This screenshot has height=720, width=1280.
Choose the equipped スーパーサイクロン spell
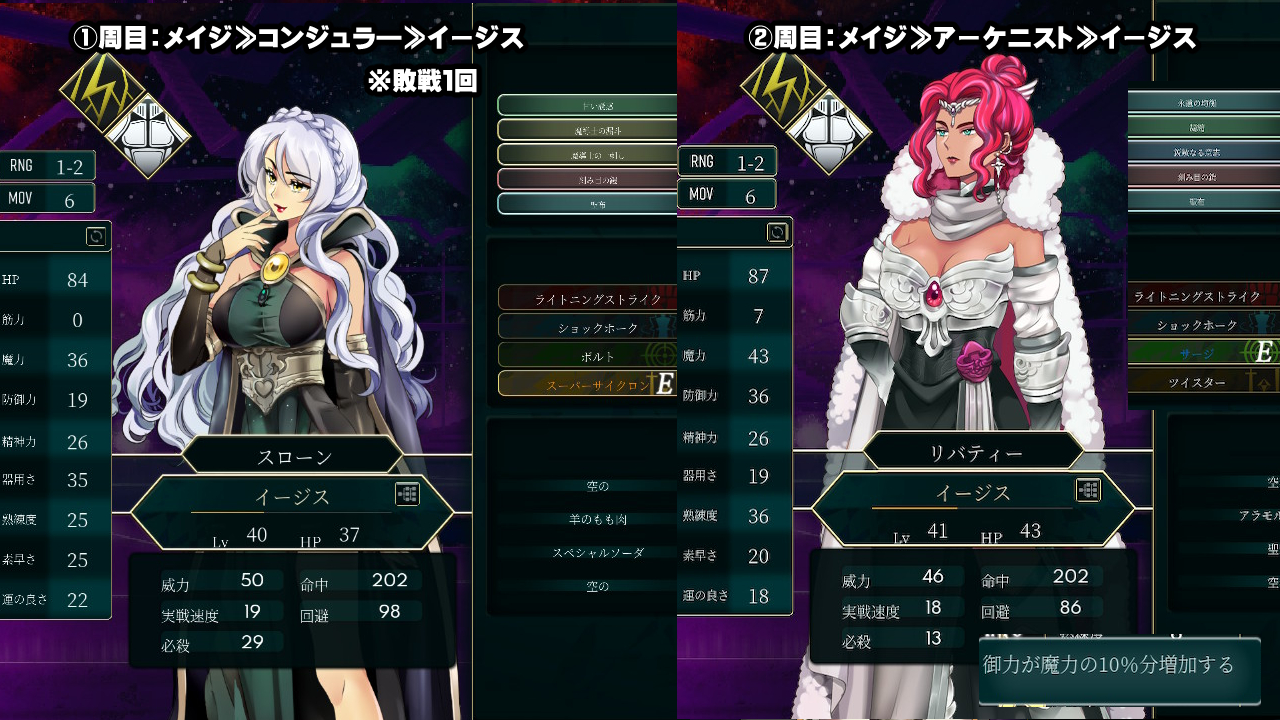[x=585, y=384]
